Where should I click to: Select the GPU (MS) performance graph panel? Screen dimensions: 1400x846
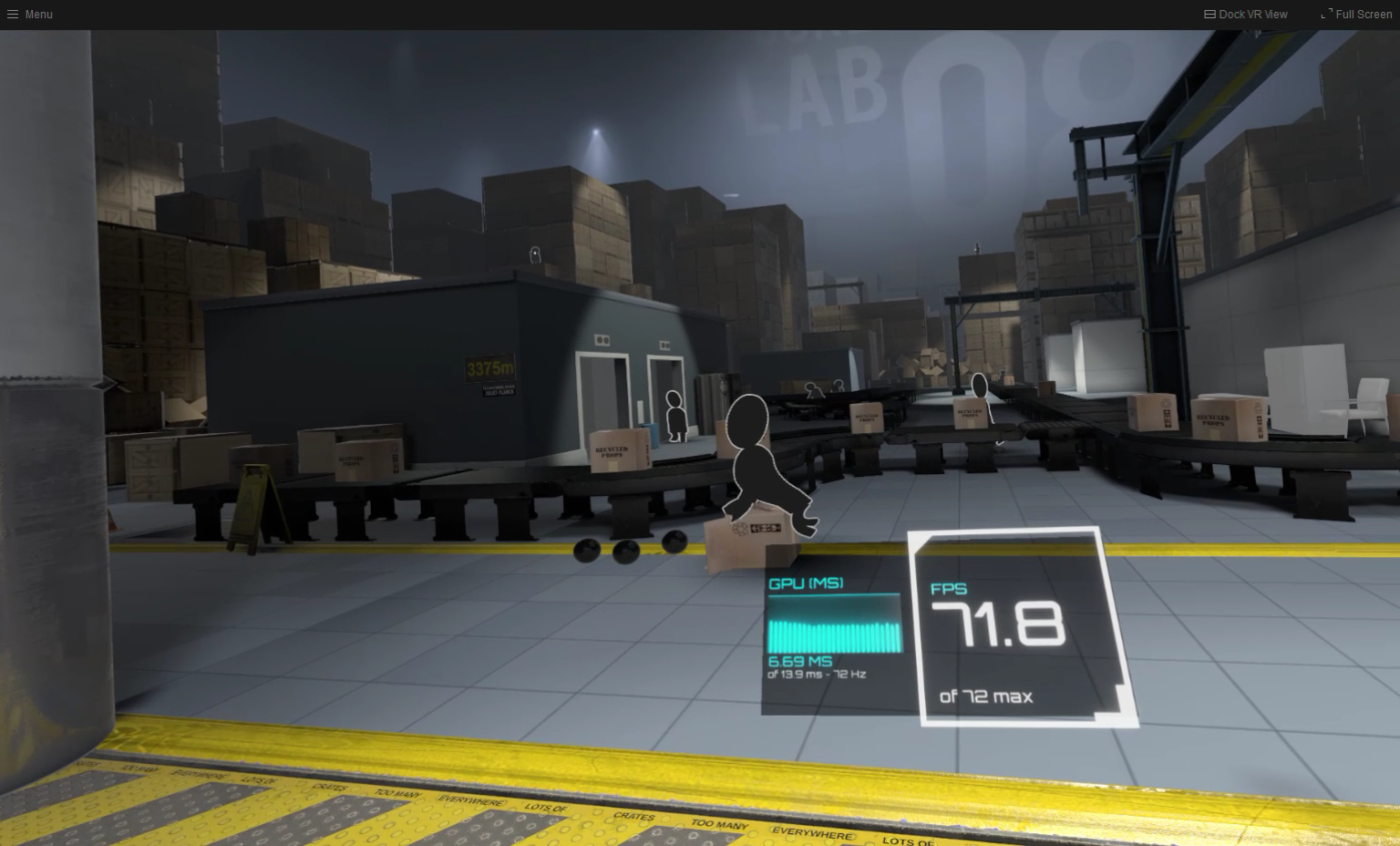click(x=834, y=638)
